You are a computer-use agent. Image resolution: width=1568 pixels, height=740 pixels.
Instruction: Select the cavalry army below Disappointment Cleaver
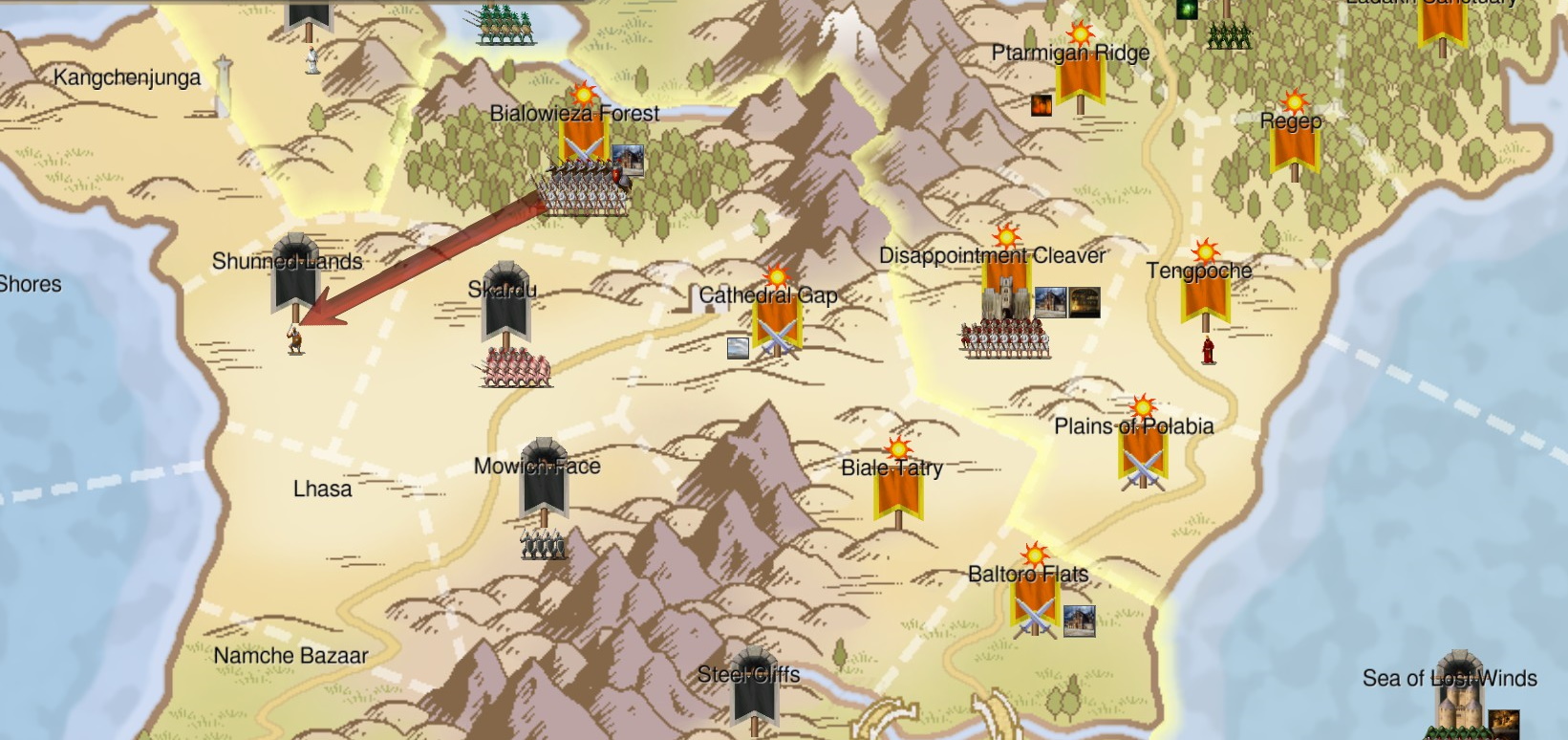(x=1005, y=339)
